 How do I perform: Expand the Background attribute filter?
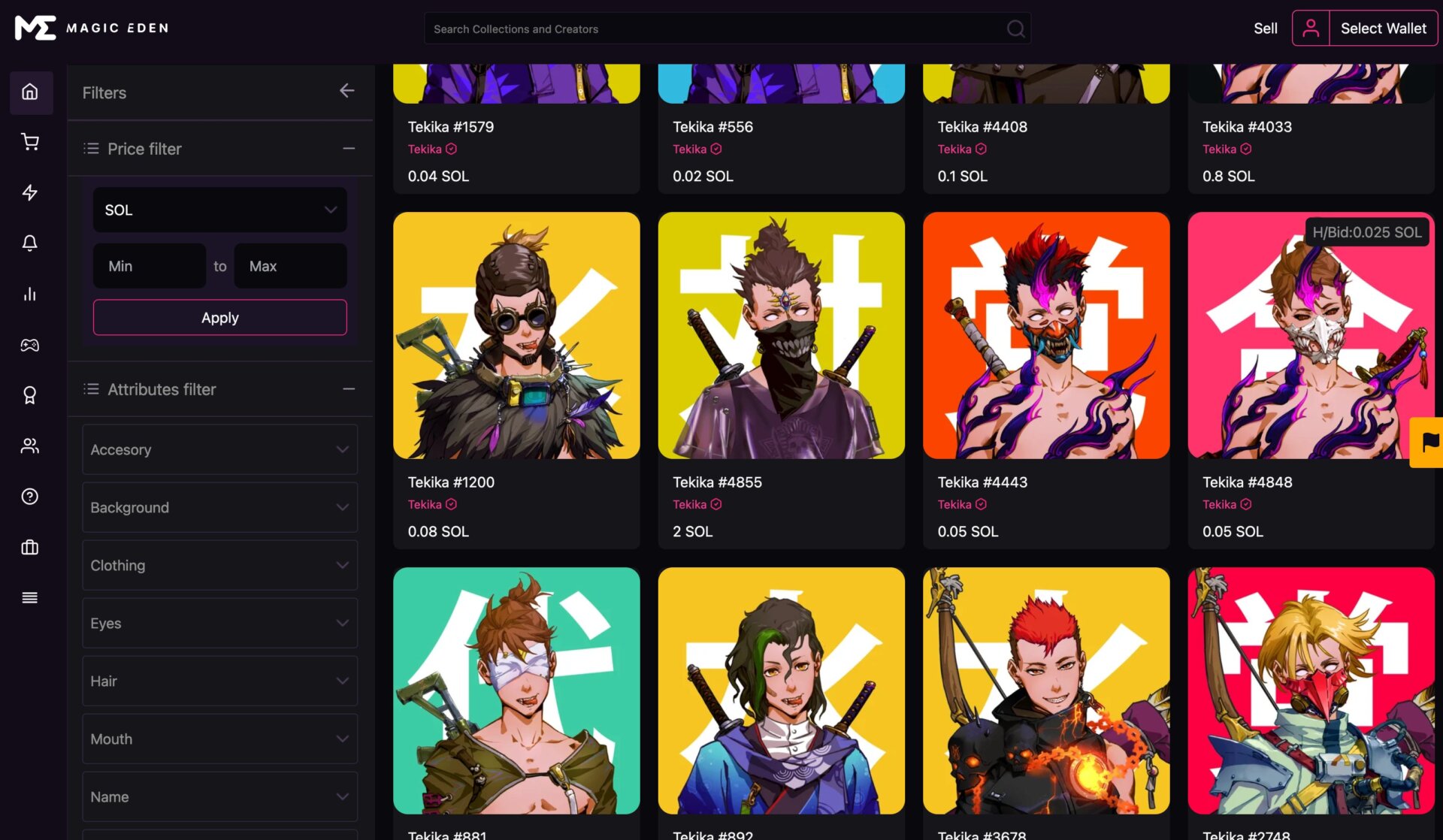pyautogui.click(x=219, y=508)
